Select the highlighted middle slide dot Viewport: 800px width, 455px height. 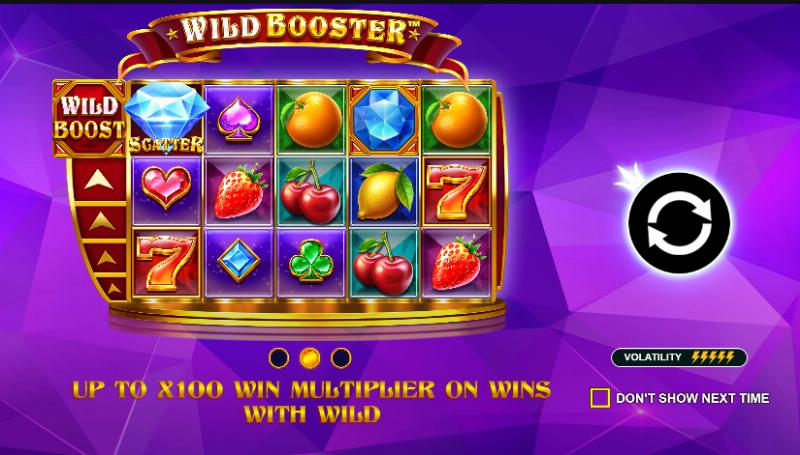point(310,357)
